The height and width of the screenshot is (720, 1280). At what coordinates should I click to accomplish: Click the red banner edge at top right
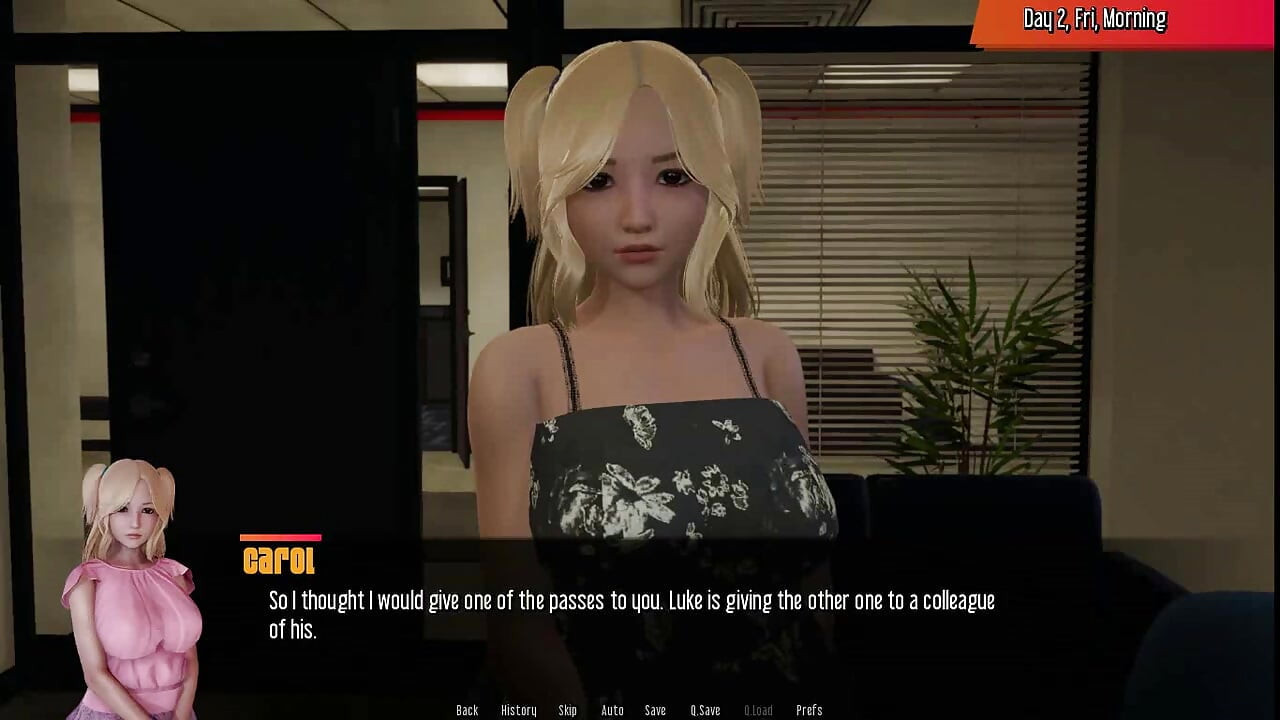[x=1250, y=18]
